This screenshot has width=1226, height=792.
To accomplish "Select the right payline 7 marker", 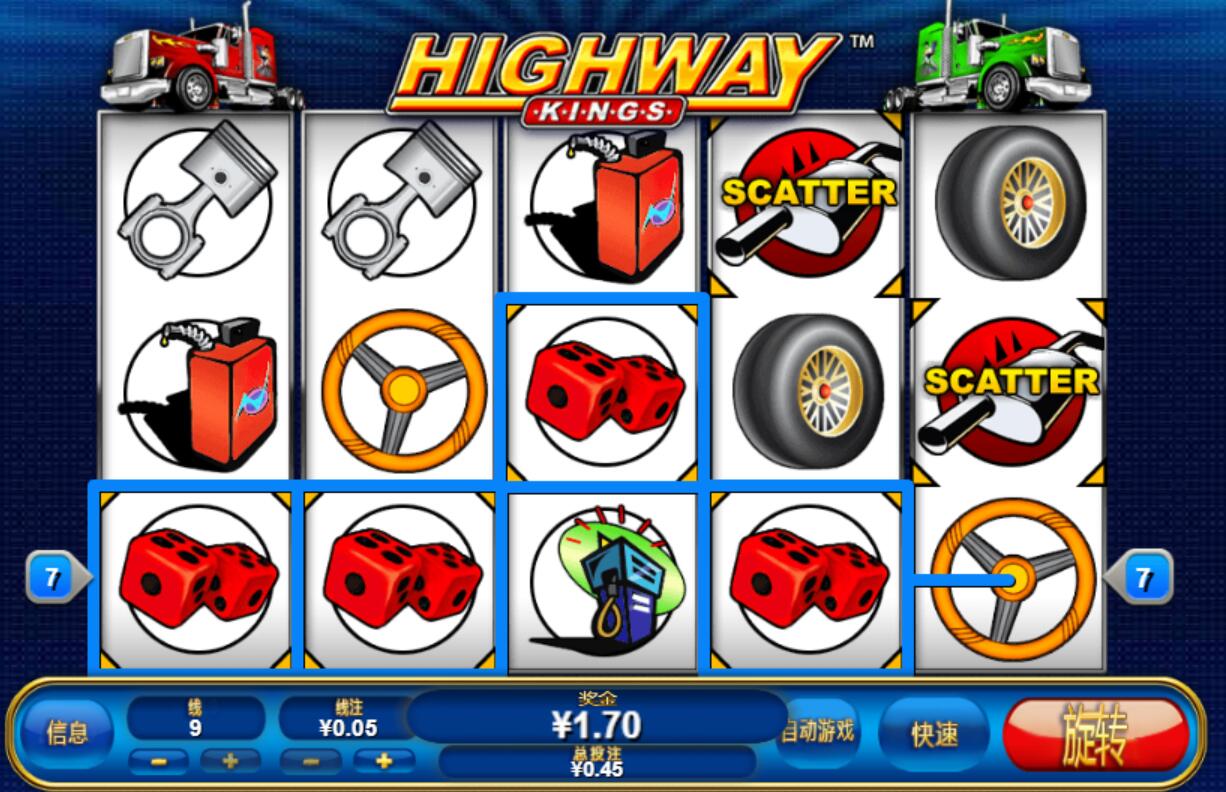I will tap(1144, 578).
